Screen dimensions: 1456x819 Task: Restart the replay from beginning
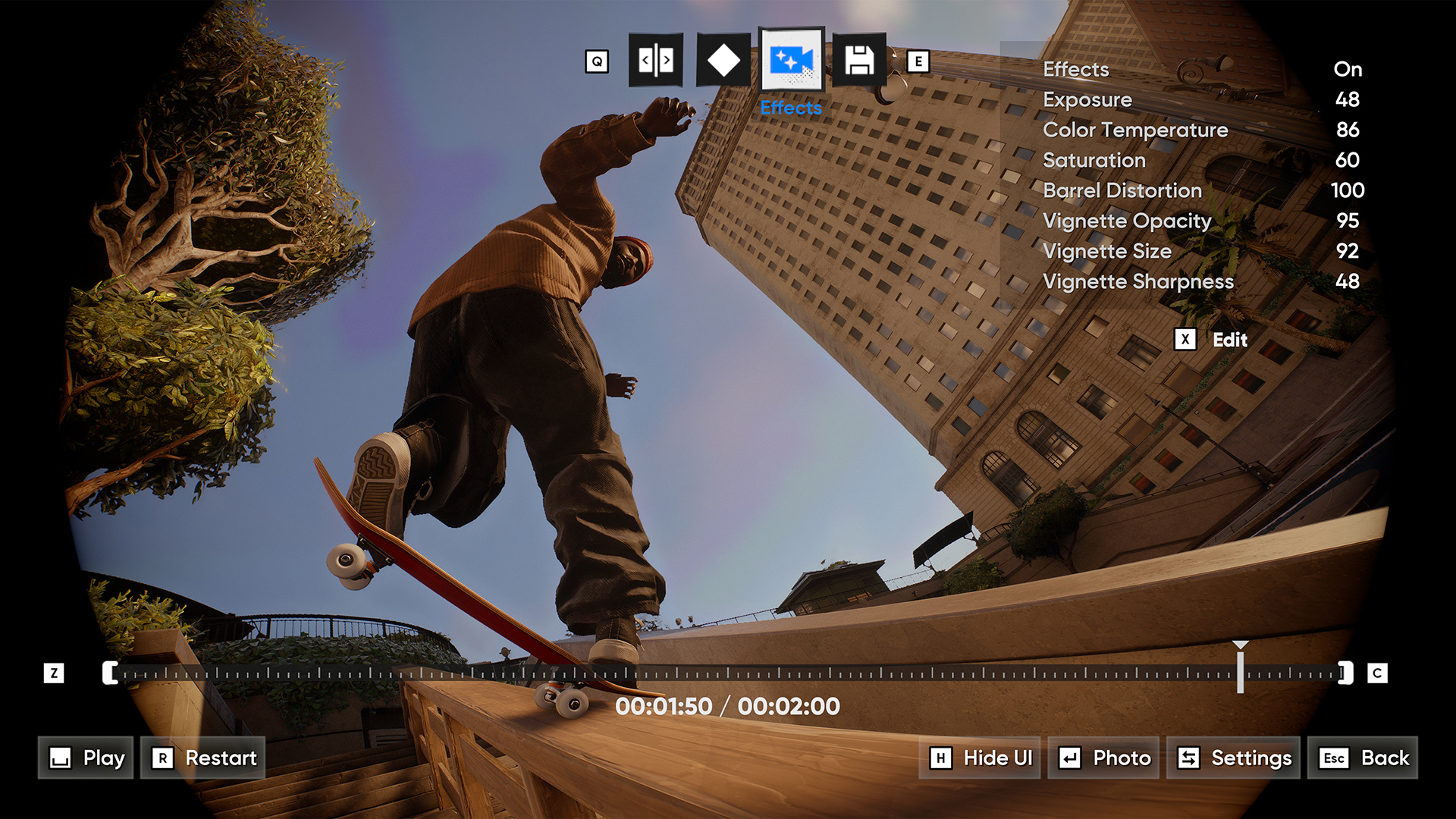(x=203, y=758)
